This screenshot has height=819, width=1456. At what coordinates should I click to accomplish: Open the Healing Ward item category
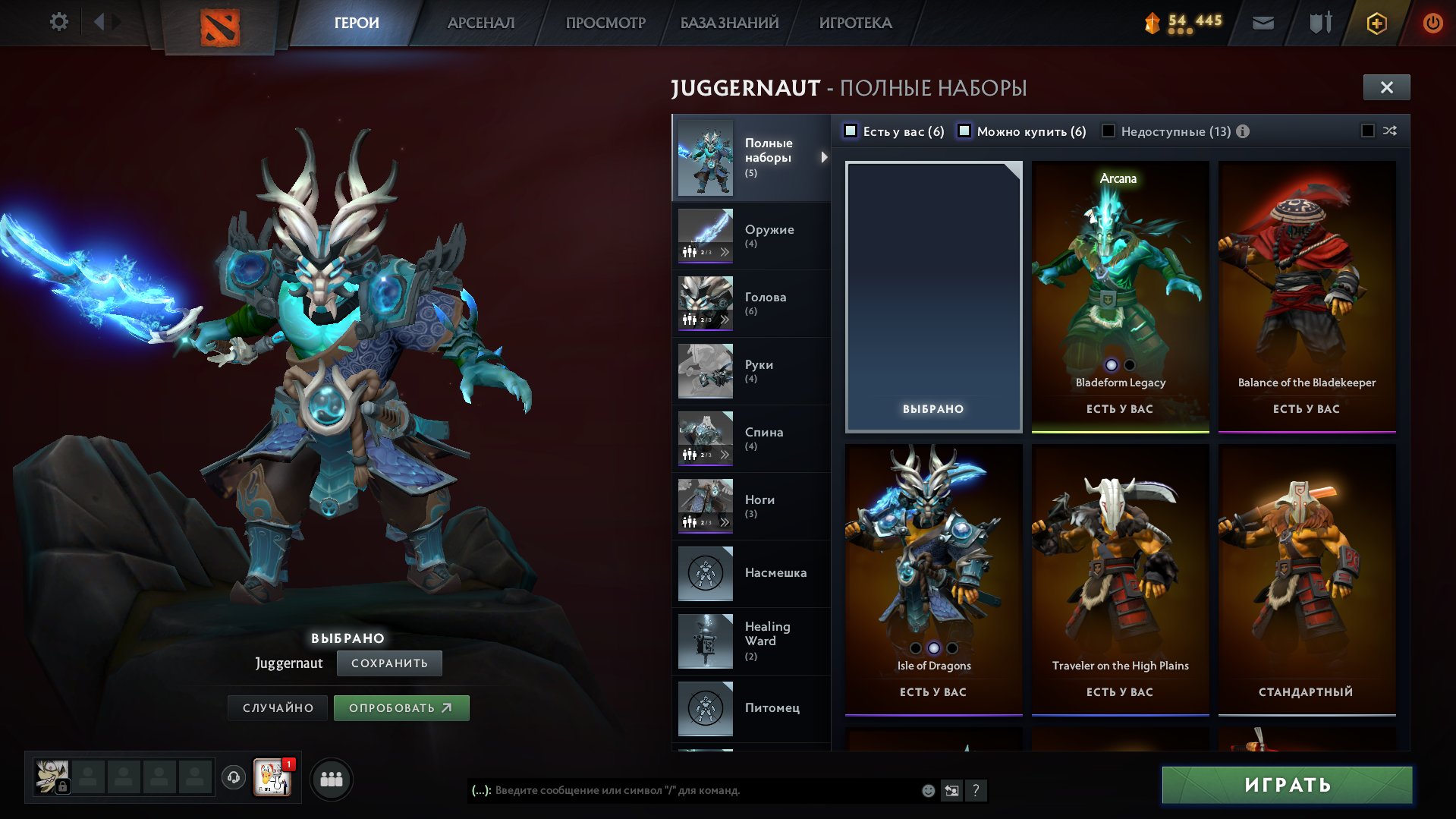[x=751, y=641]
